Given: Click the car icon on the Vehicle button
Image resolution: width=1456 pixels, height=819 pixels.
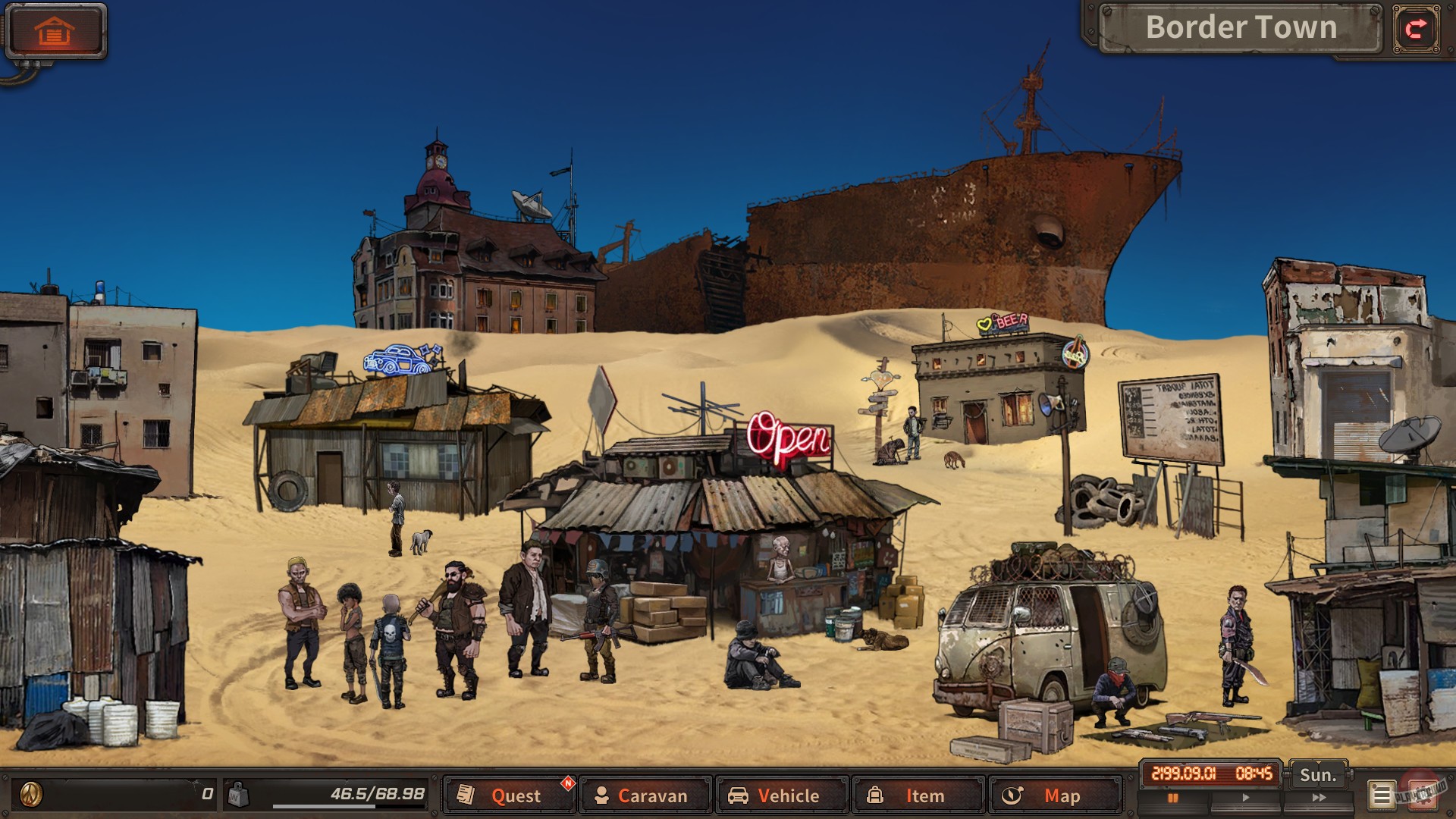Looking at the screenshot, I should tap(739, 796).
